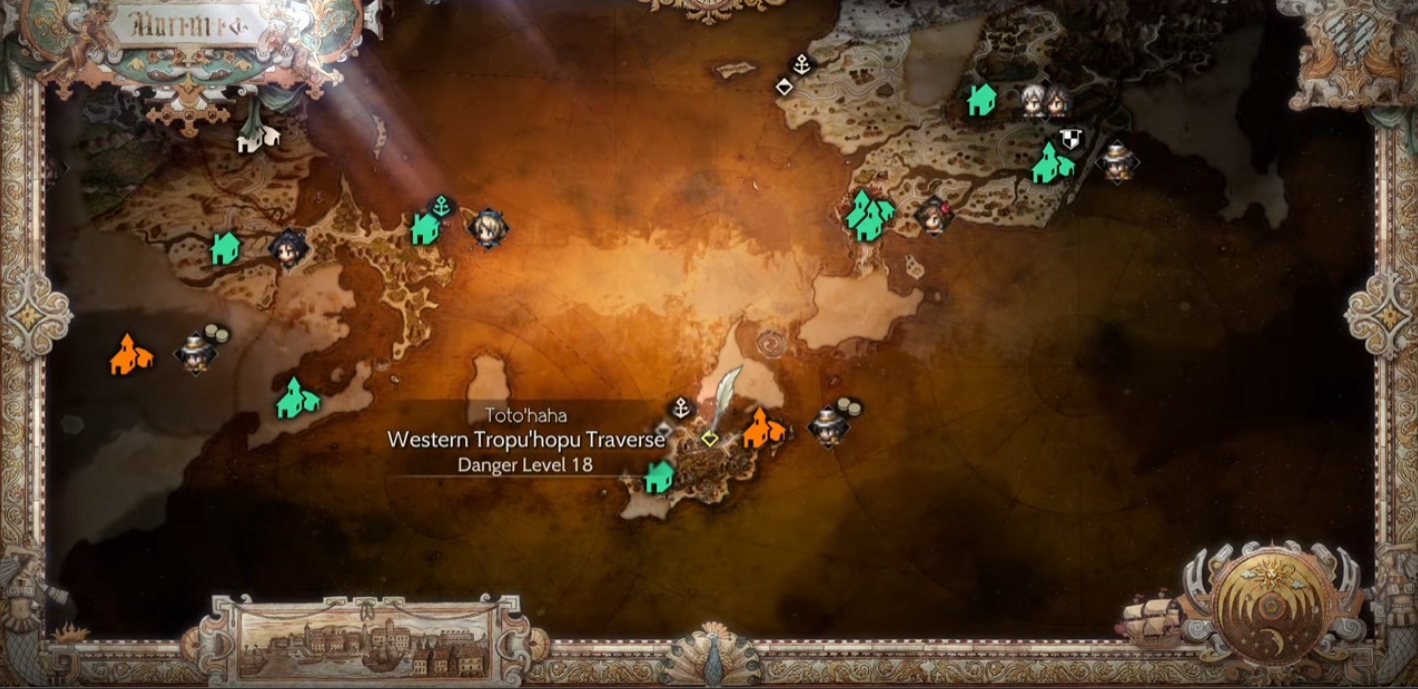Image resolution: width=1418 pixels, height=689 pixels.
Task: Select the green house beside the two-traveler portrait
Action: click(x=982, y=99)
